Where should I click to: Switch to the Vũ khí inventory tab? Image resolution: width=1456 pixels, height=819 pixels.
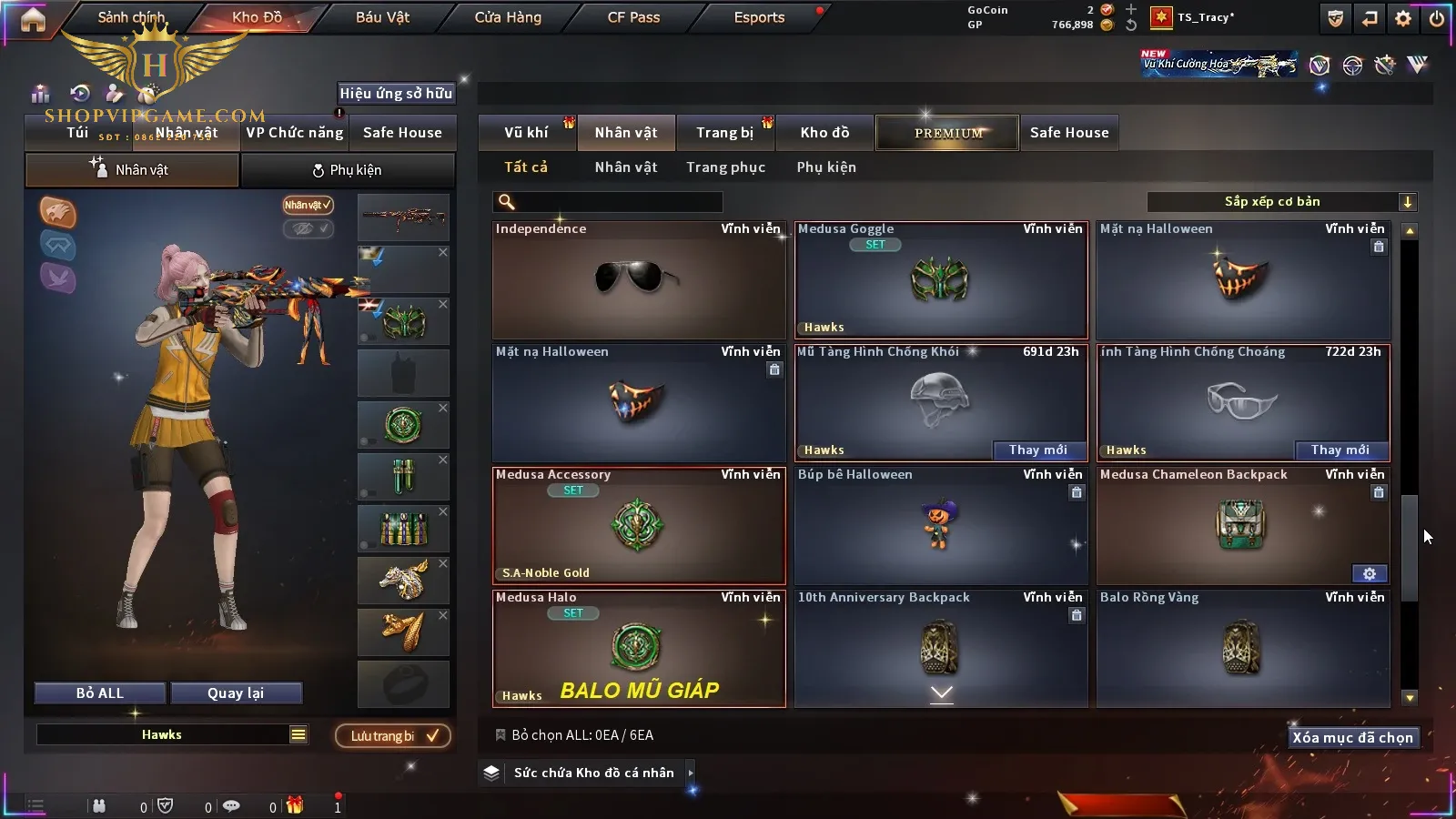(526, 133)
